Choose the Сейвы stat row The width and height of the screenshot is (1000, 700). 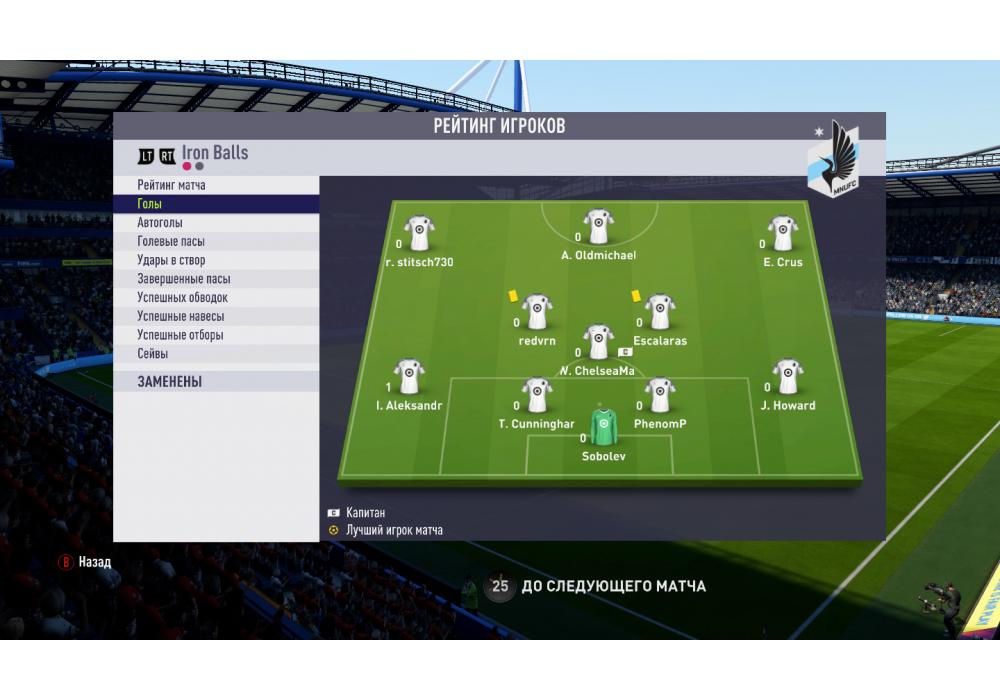click(x=216, y=354)
